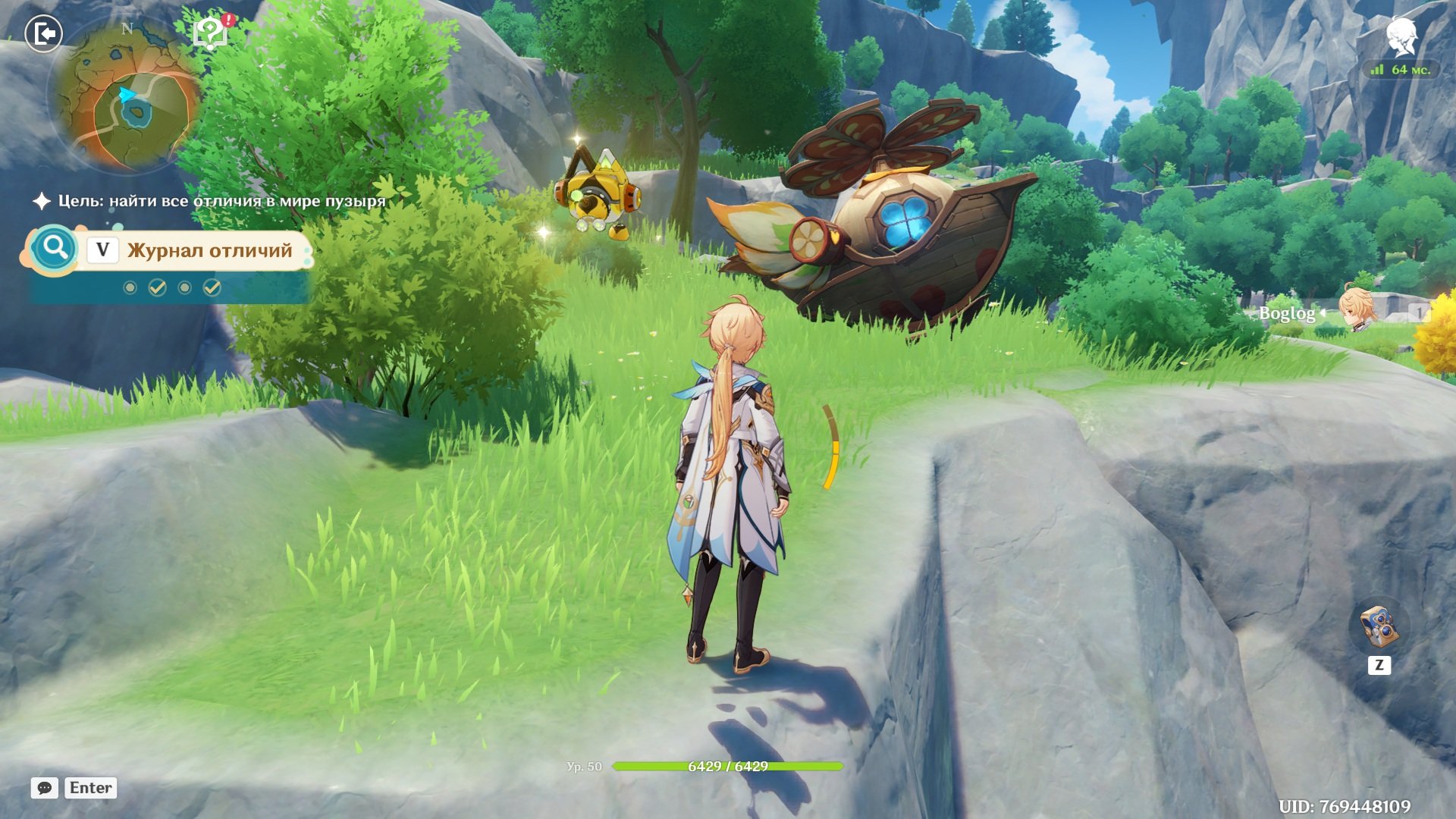Screen dimensions: 1456x819
Task: Open the Журнал отличий magnifier button
Action: 54,248
